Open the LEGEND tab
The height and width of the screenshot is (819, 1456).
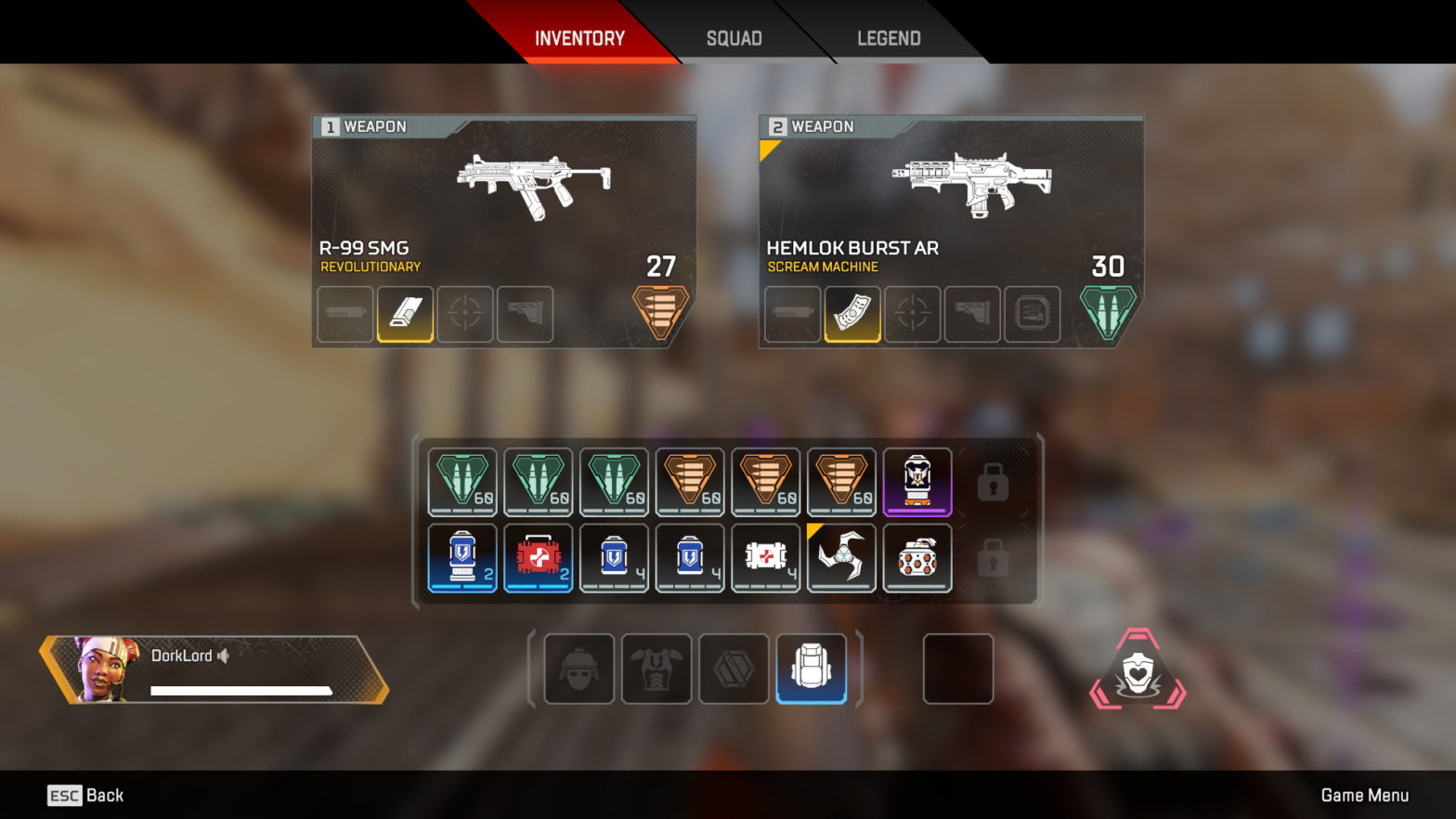point(889,38)
